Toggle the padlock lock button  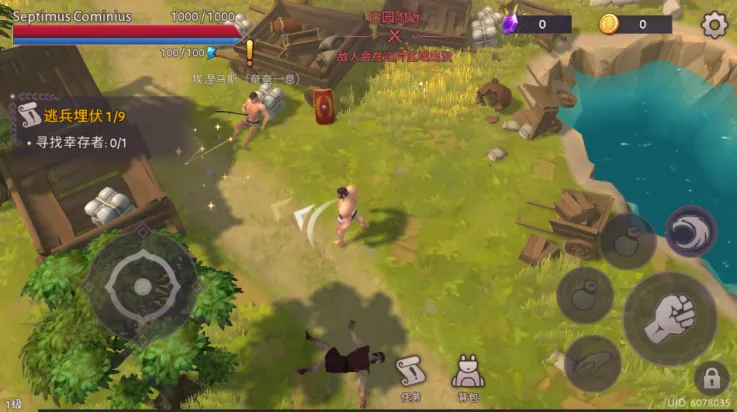[712, 378]
